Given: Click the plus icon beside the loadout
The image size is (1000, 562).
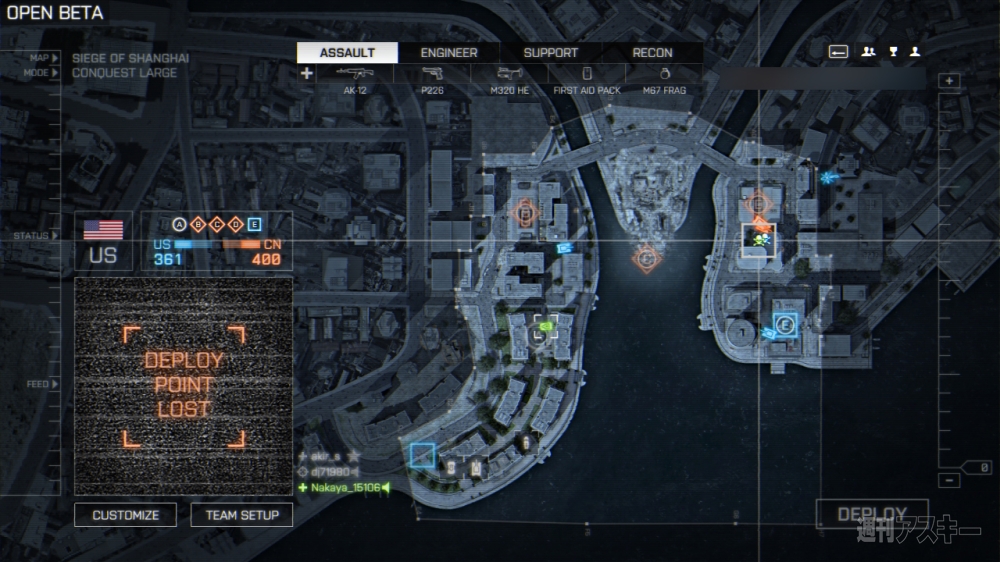Looking at the screenshot, I should (x=306, y=73).
